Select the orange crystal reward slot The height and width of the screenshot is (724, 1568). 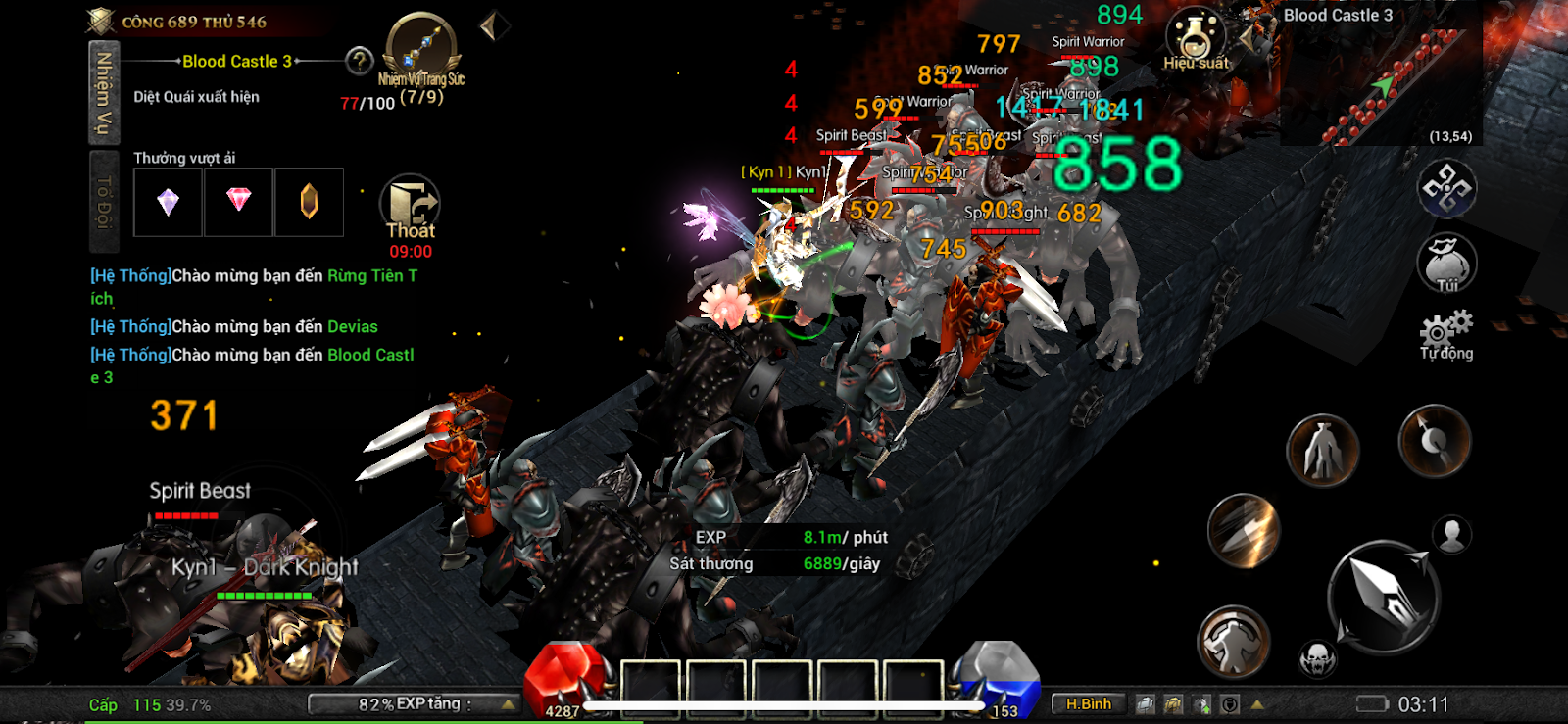[309, 202]
